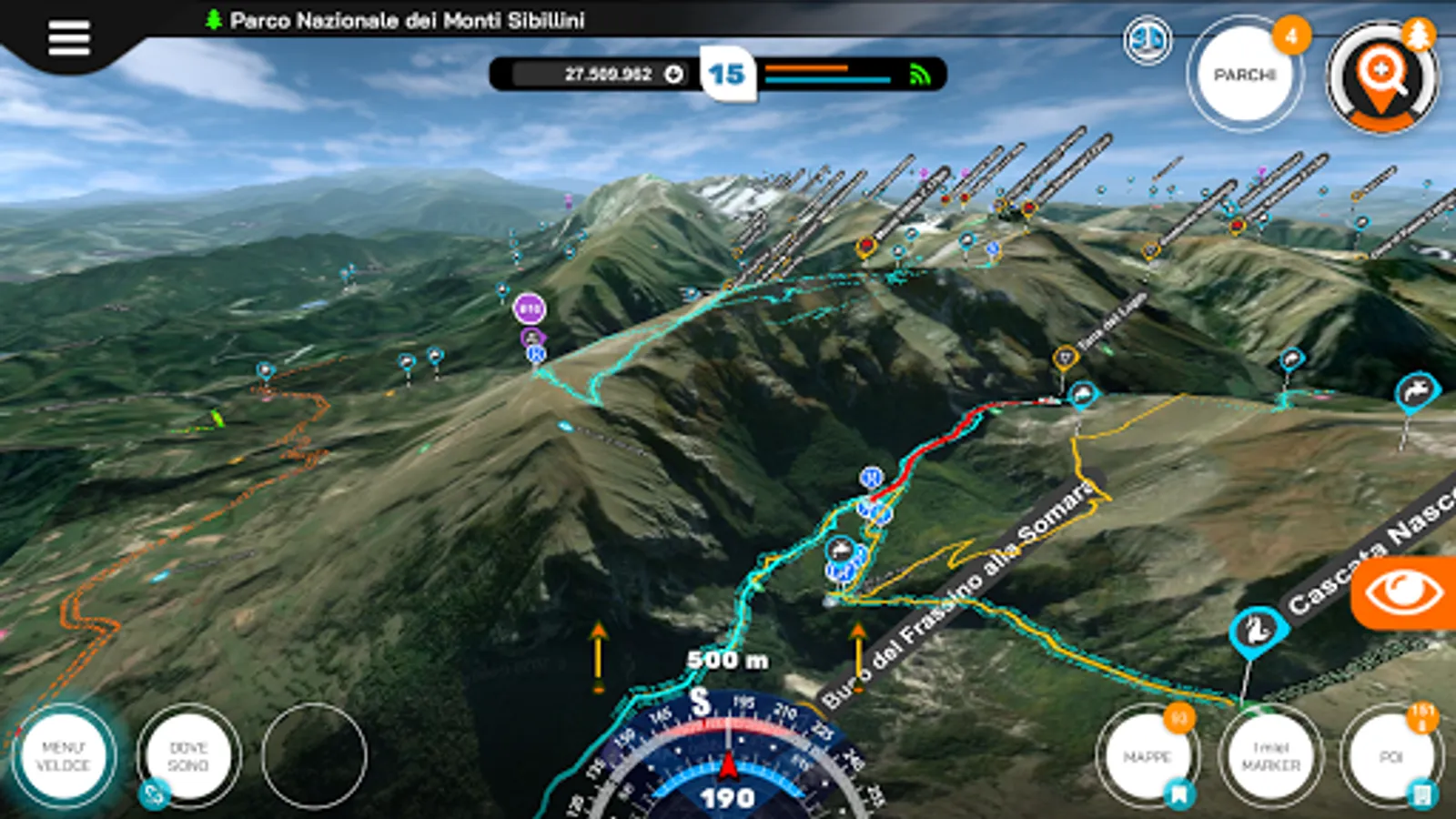Open the POI points of interest

pyautogui.click(x=1390, y=756)
